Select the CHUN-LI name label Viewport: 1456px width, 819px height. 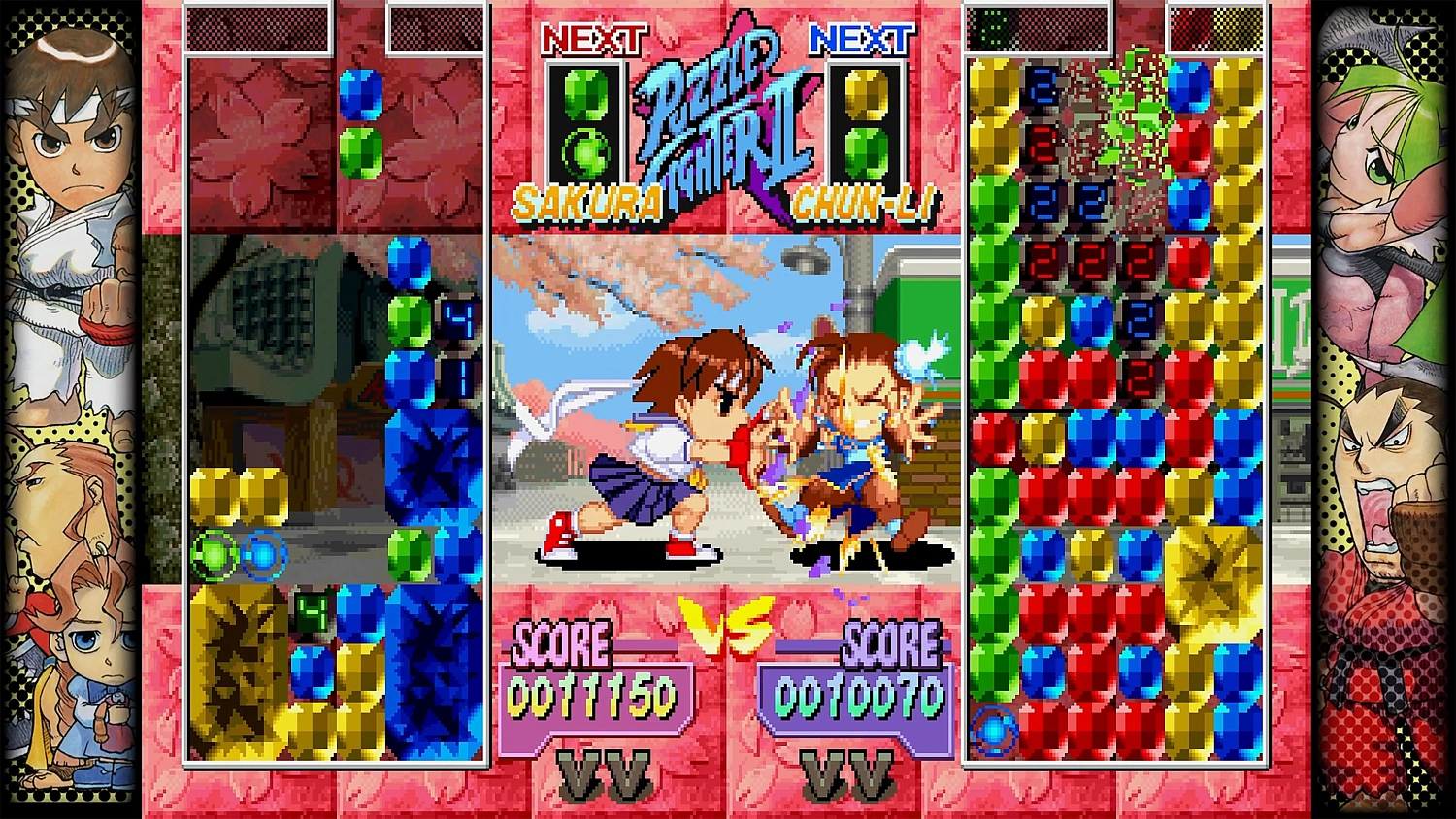[x=862, y=204]
